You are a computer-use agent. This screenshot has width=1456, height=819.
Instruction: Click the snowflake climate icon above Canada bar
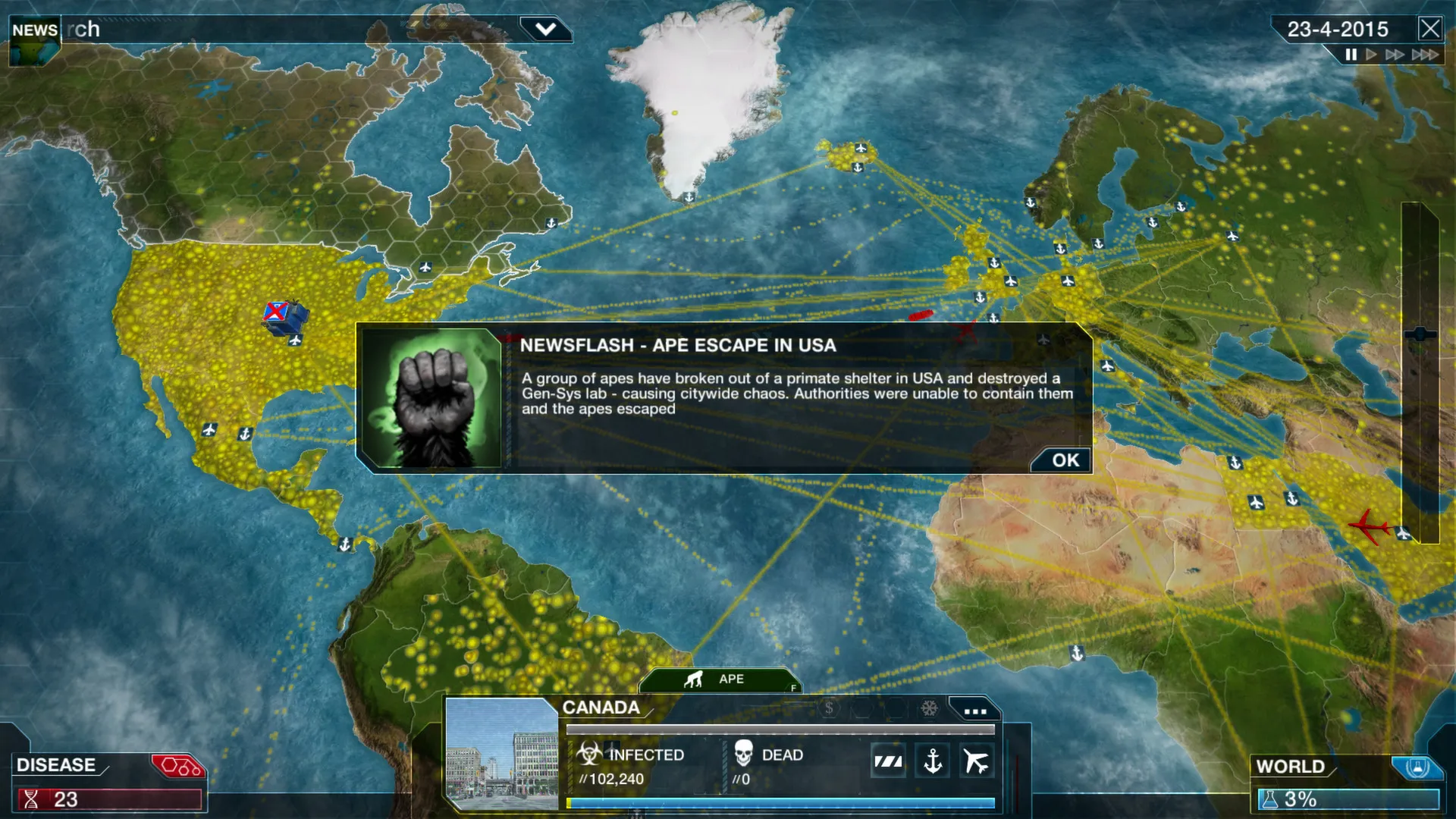coord(930,708)
